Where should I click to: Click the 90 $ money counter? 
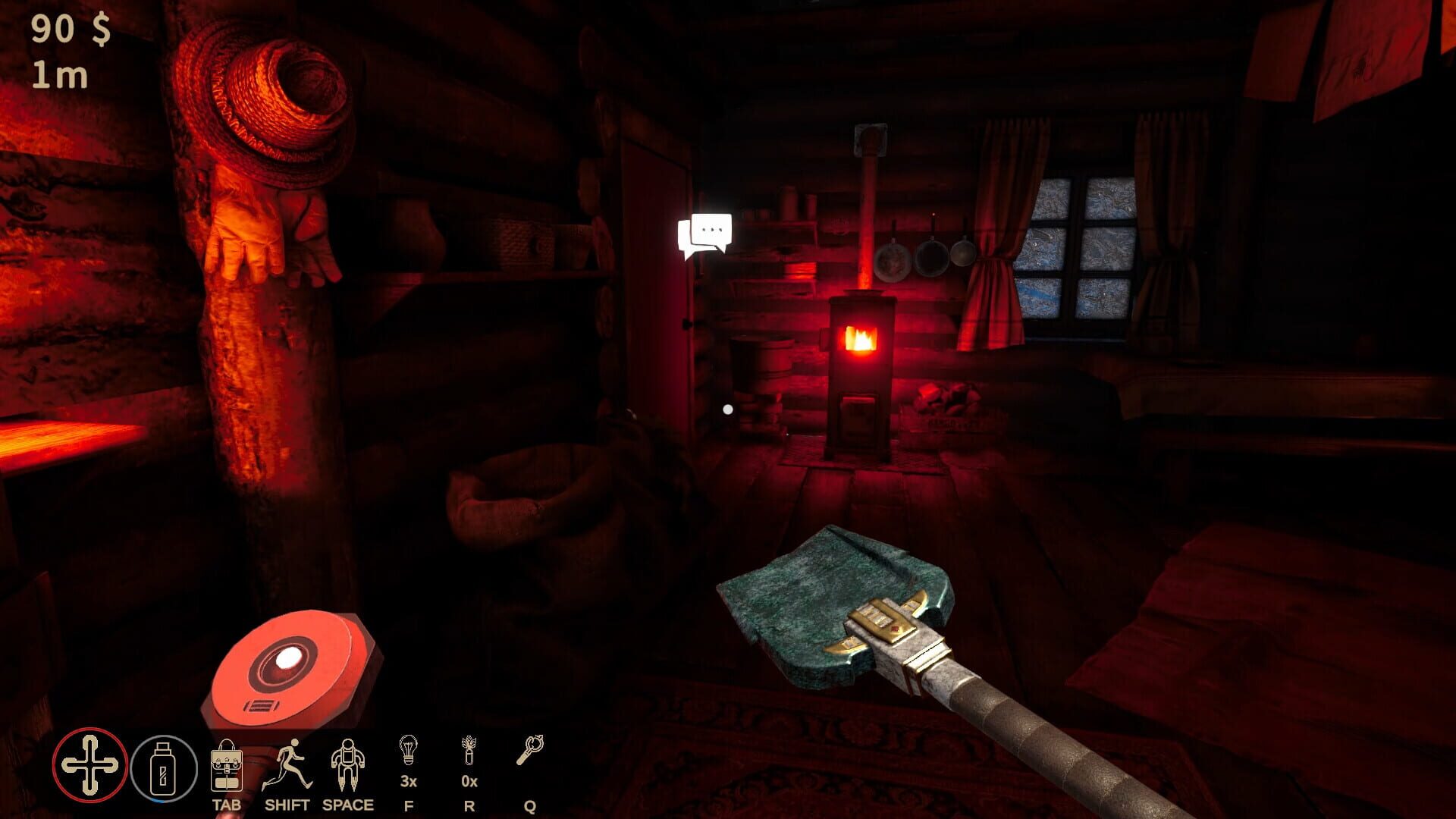[x=68, y=30]
